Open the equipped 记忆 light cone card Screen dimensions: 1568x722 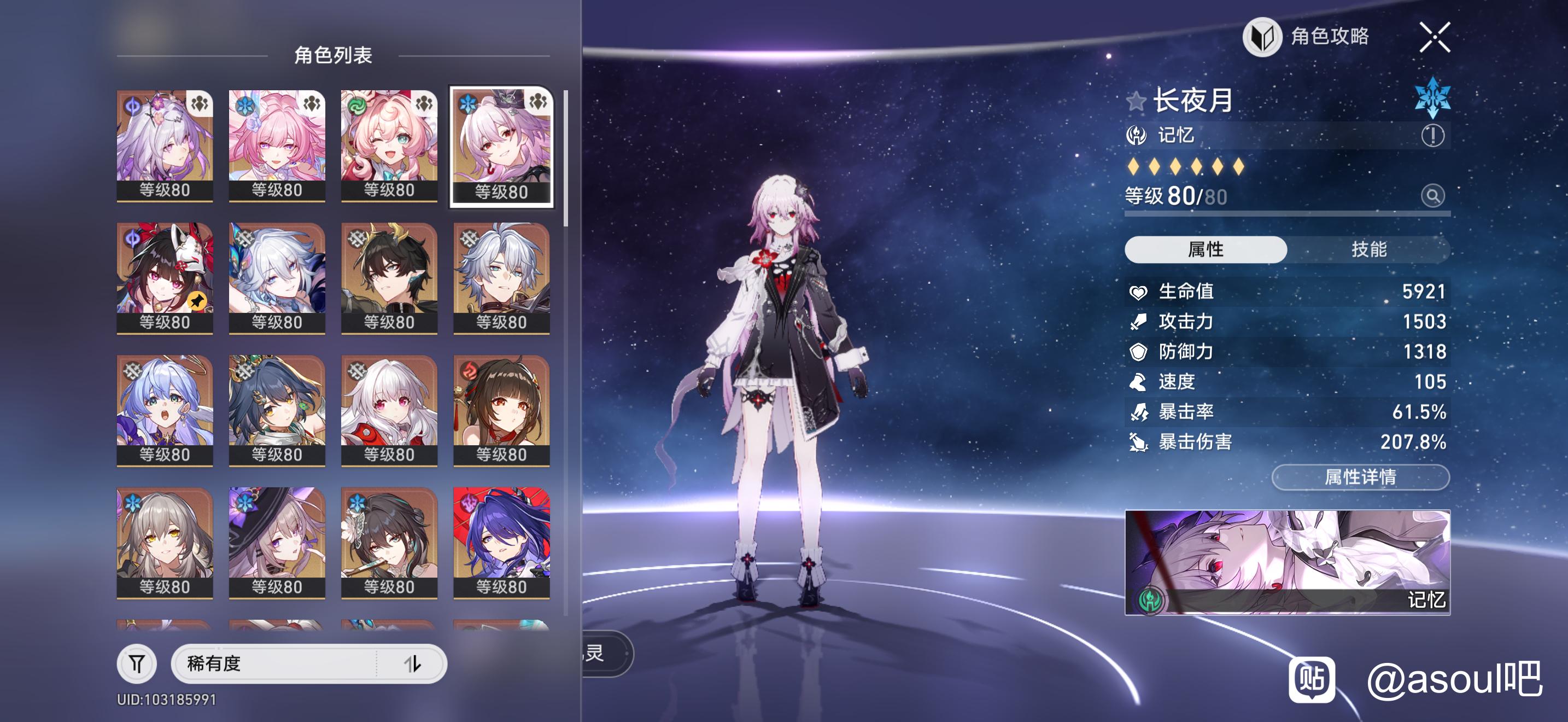1287,562
